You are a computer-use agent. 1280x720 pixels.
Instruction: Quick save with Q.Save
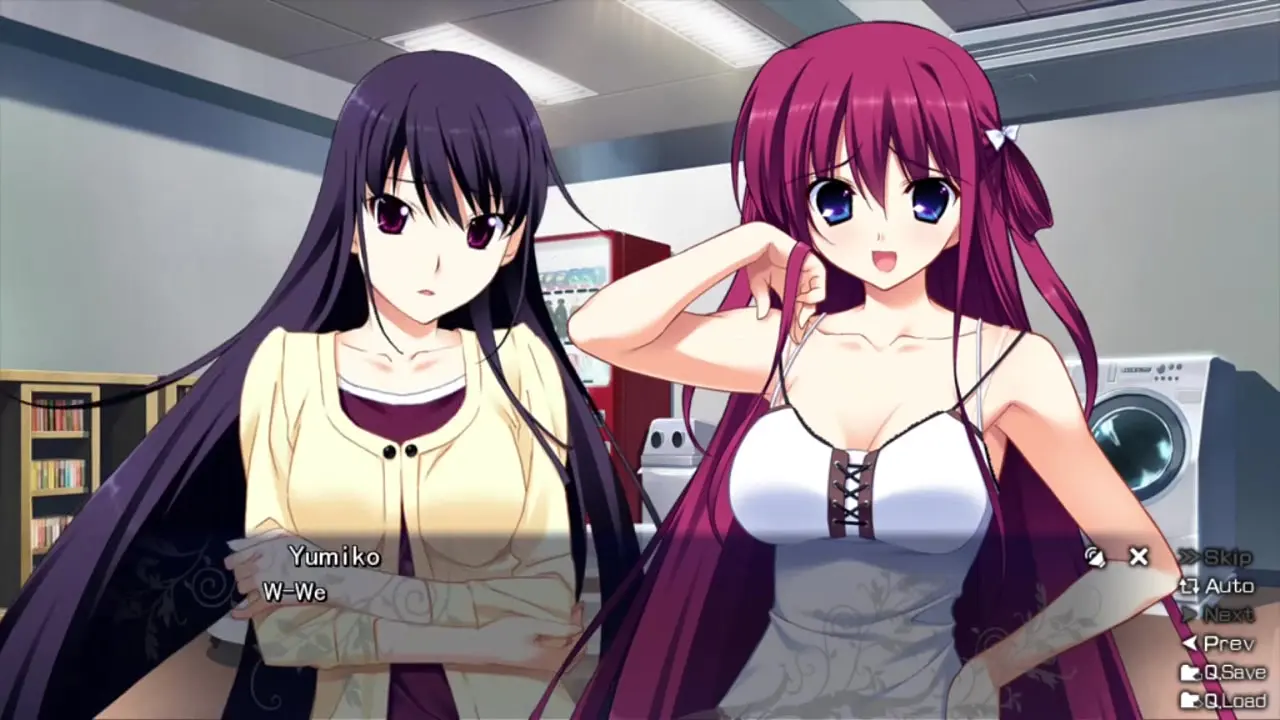(x=1223, y=672)
